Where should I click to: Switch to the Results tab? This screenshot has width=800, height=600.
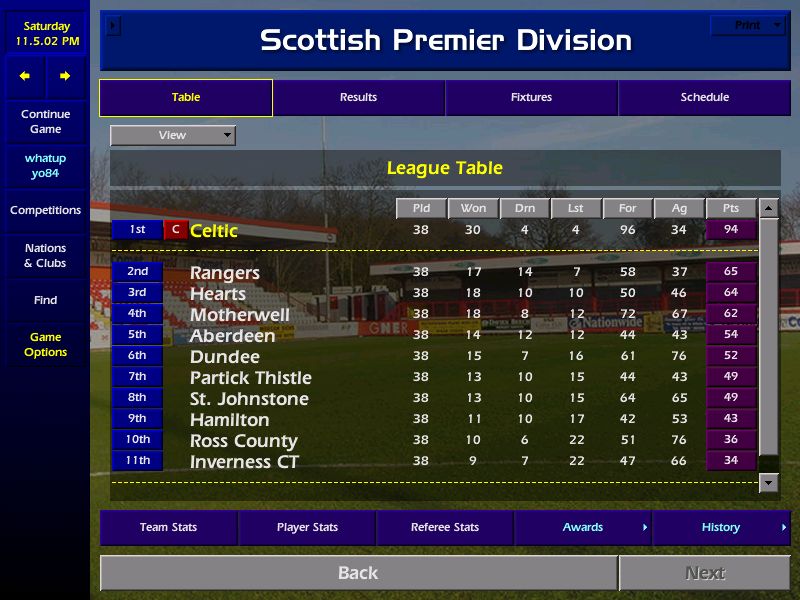358,98
